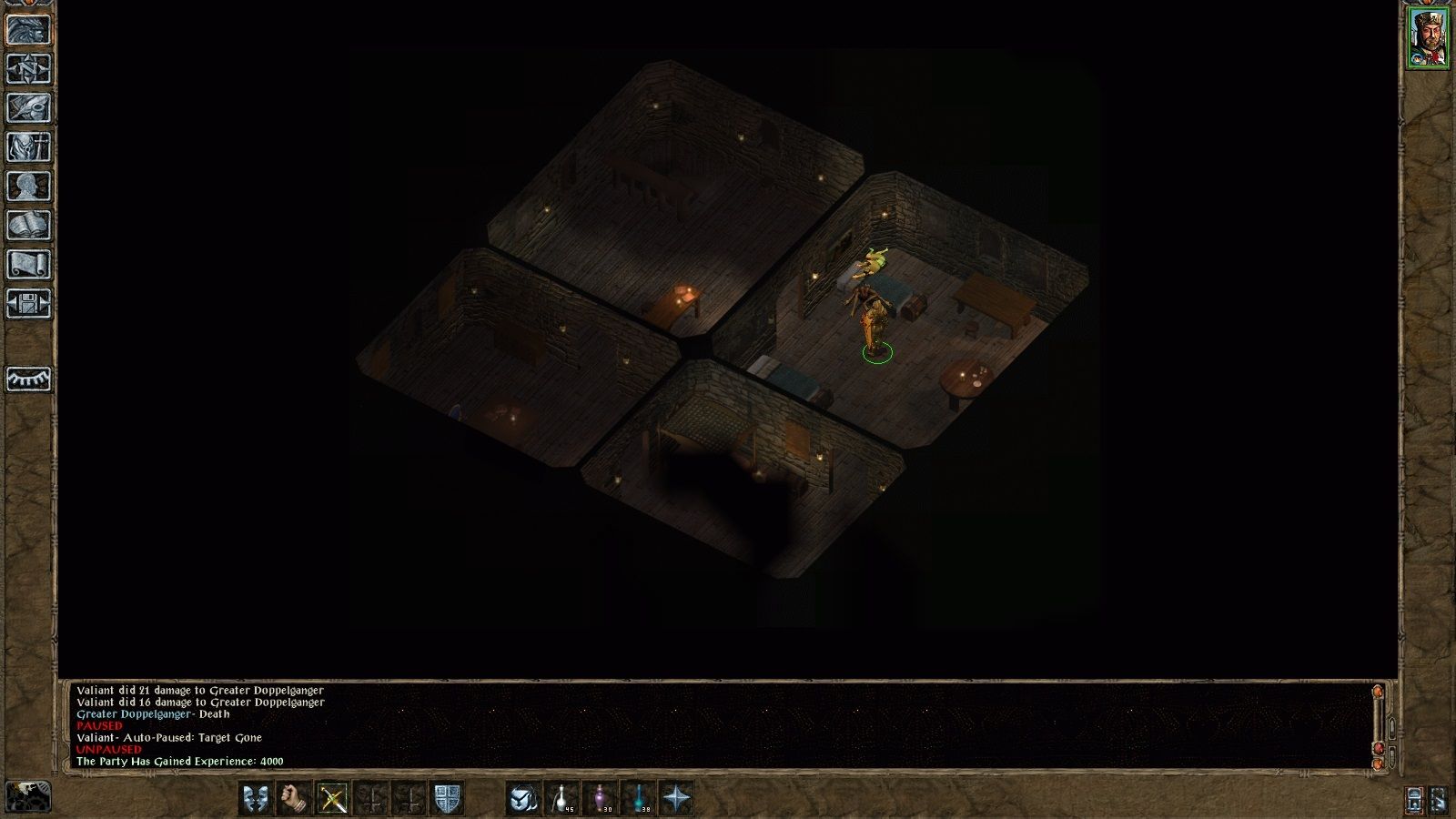Open the priest scroll button
This screenshot has height=819, width=1456.
(28, 265)
